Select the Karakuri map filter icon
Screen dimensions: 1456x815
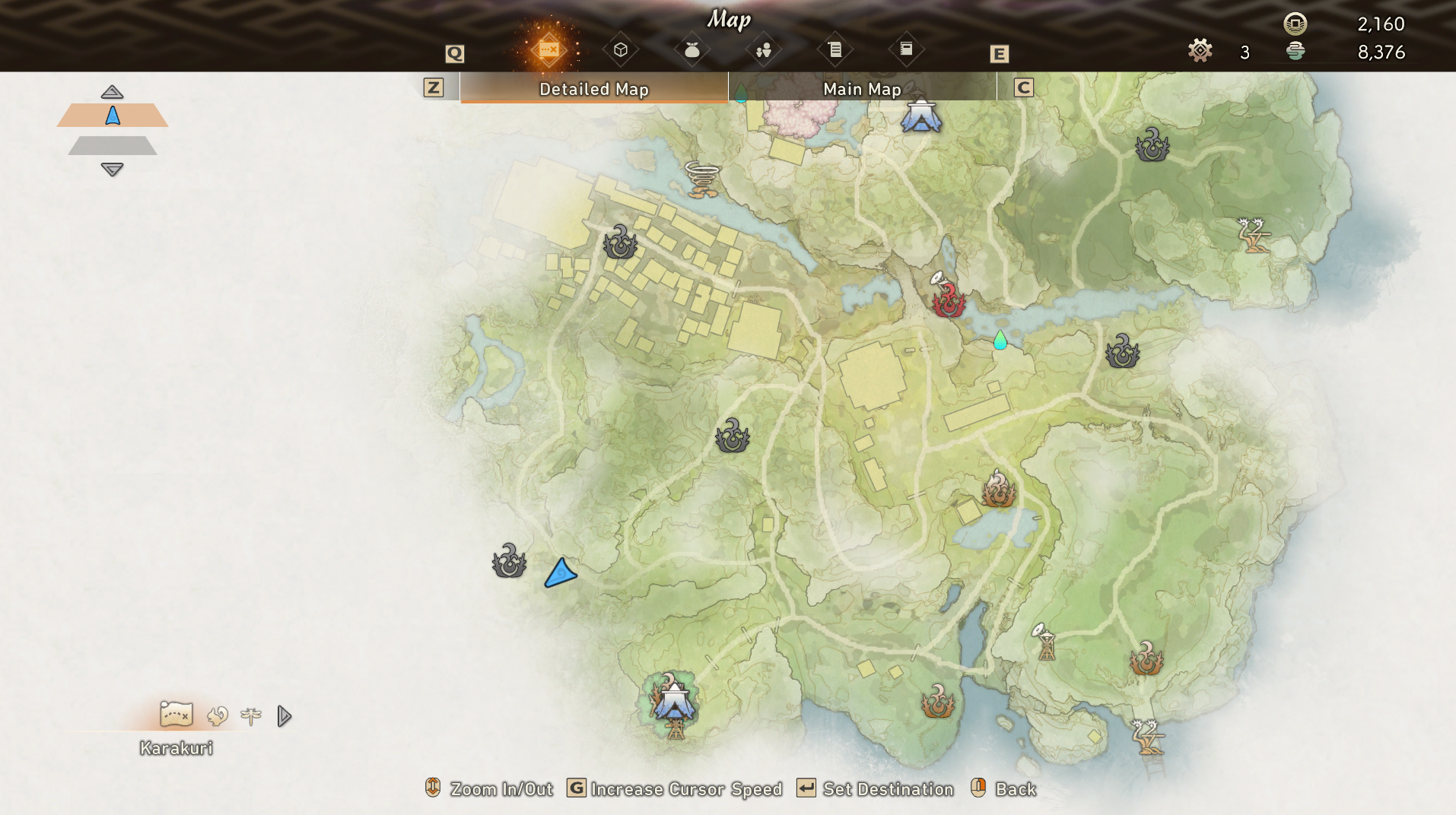coord(176,715)
